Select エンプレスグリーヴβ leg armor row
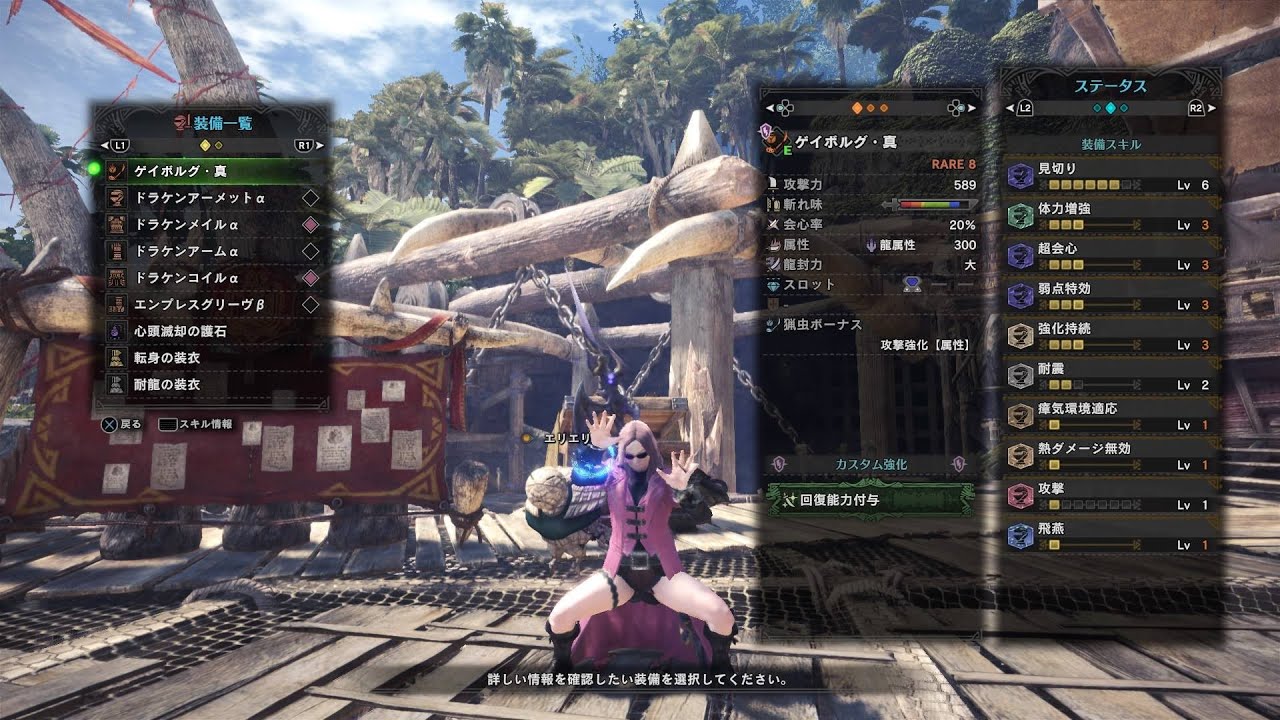The width and height of the screenshot is (1280, 720). tap(210, 304)
